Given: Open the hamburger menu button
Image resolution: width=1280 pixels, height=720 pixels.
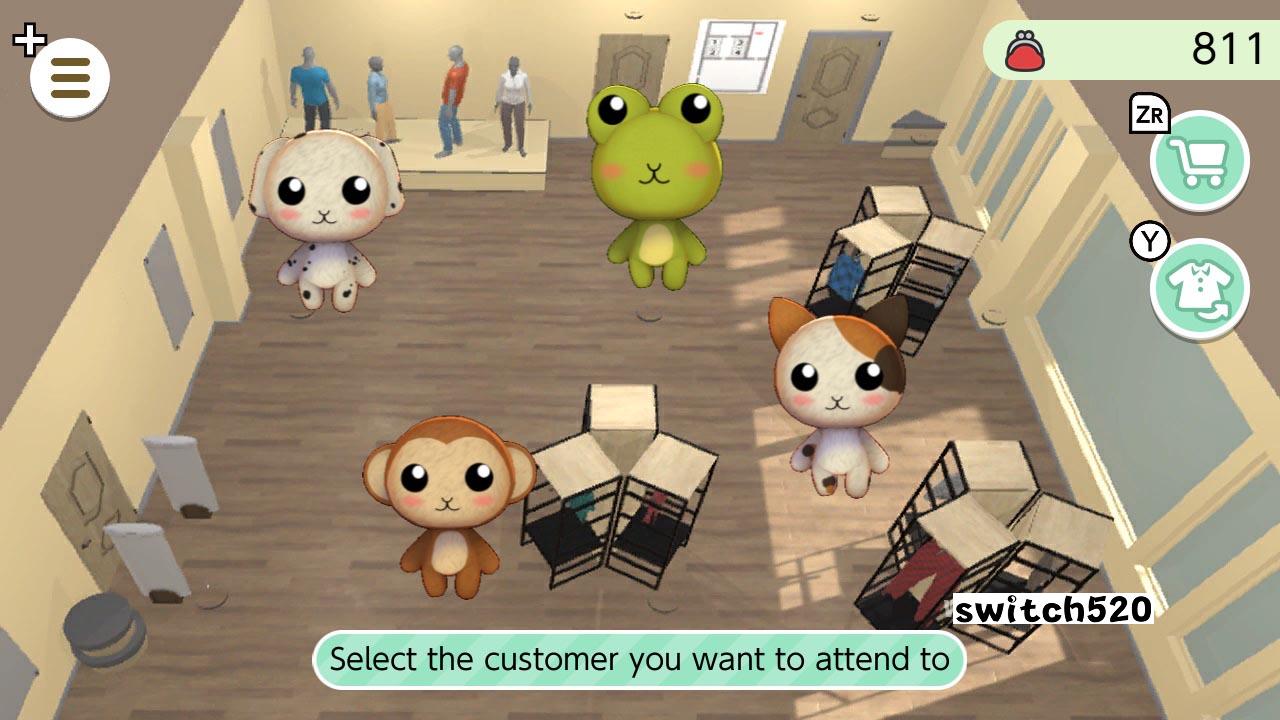Looking at the screenshot, I should (x=70, y=77).
